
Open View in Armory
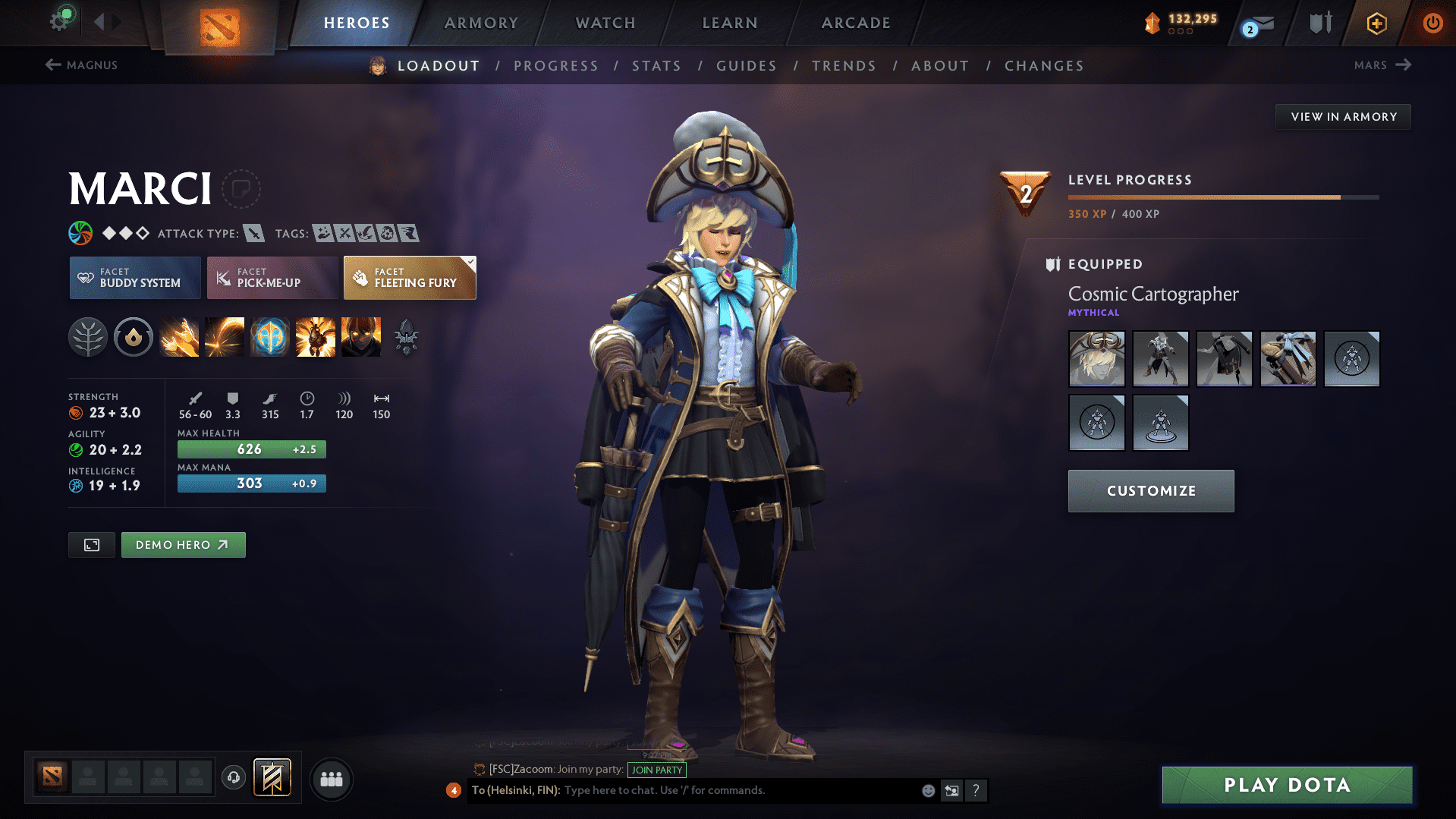tap(1343, 117)
